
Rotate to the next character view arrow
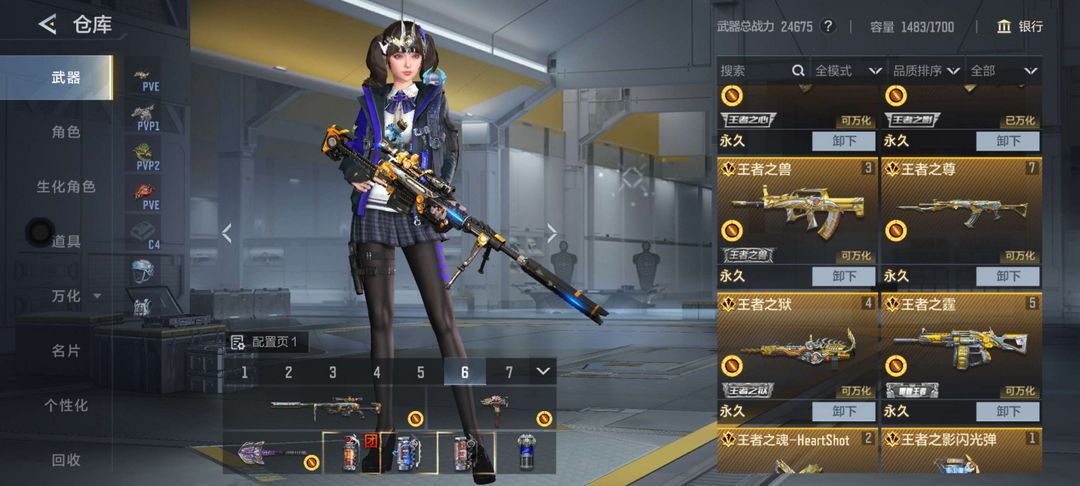click(552, 233)
